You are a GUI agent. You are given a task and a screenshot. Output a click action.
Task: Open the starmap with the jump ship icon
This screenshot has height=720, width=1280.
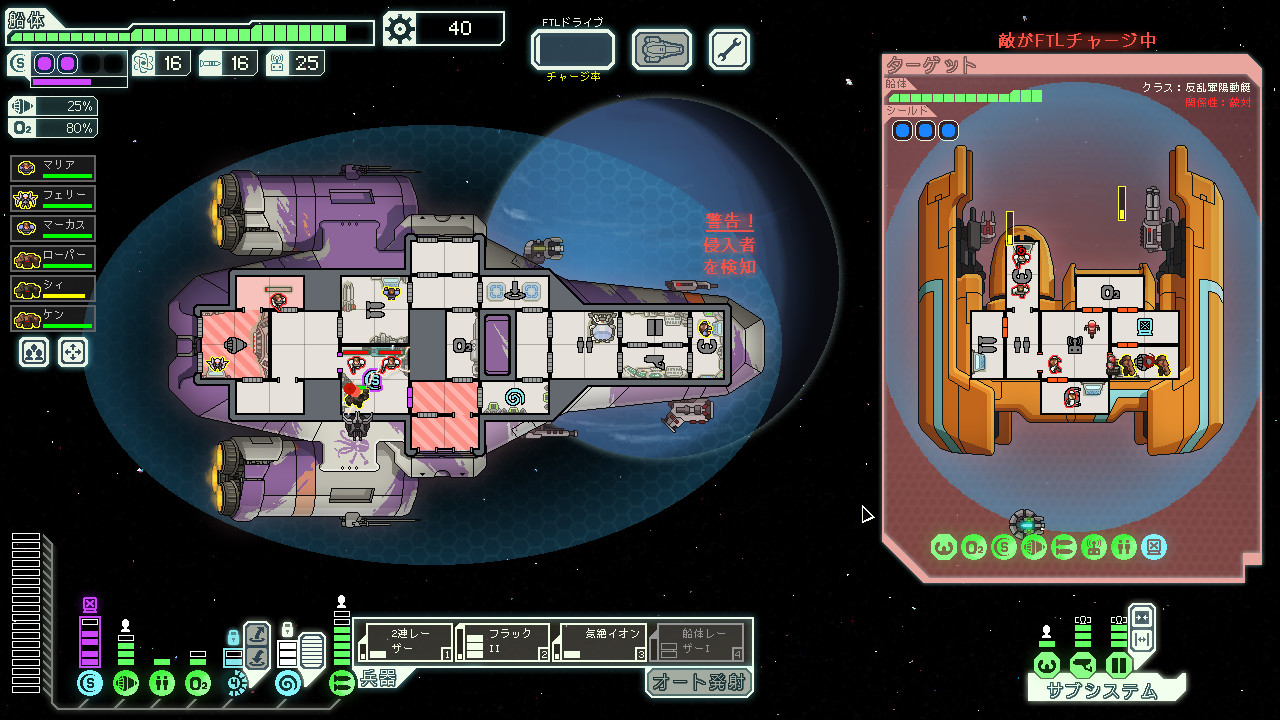[660, 49]
